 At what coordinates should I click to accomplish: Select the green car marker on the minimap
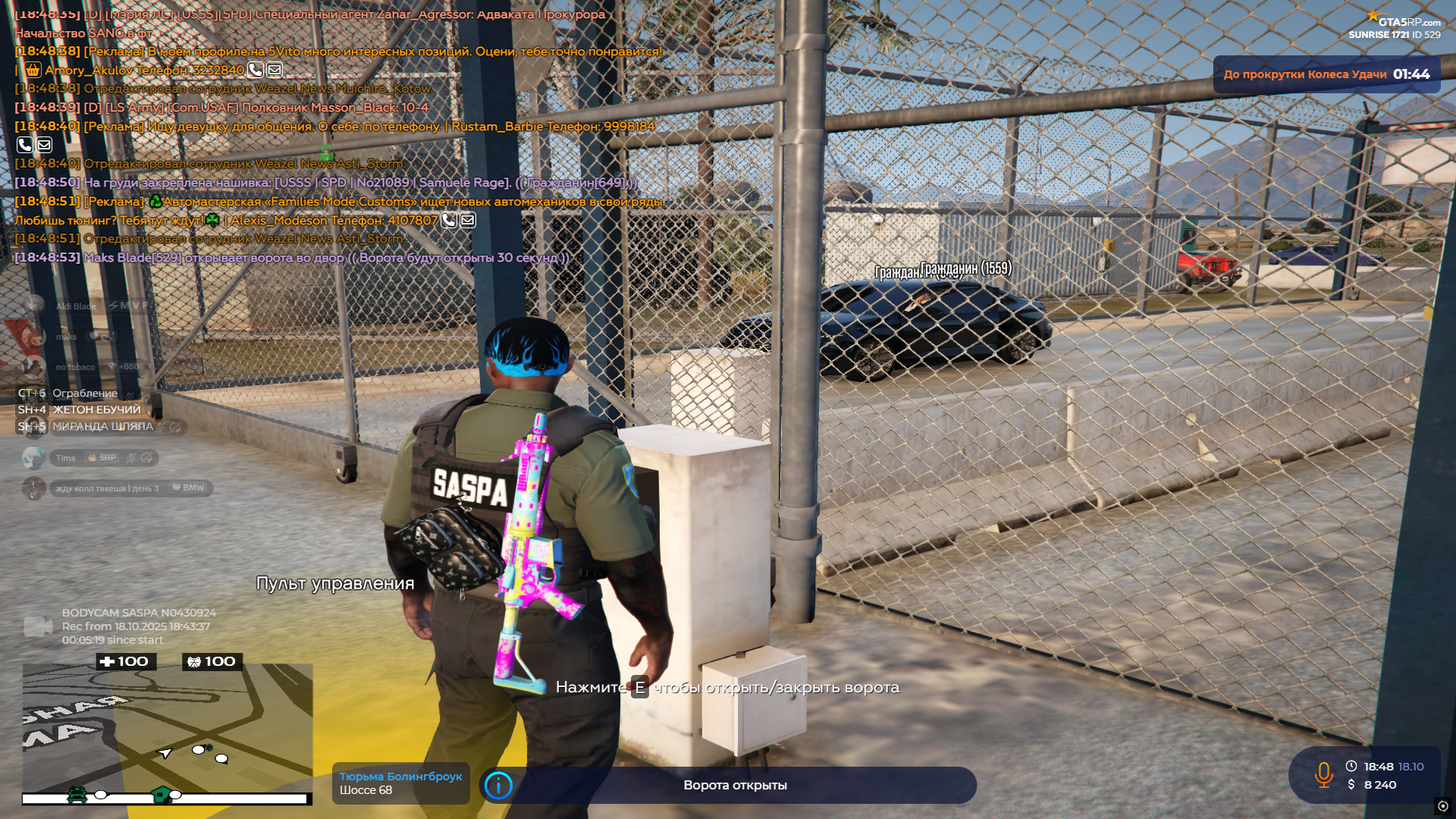click(77, 795)
